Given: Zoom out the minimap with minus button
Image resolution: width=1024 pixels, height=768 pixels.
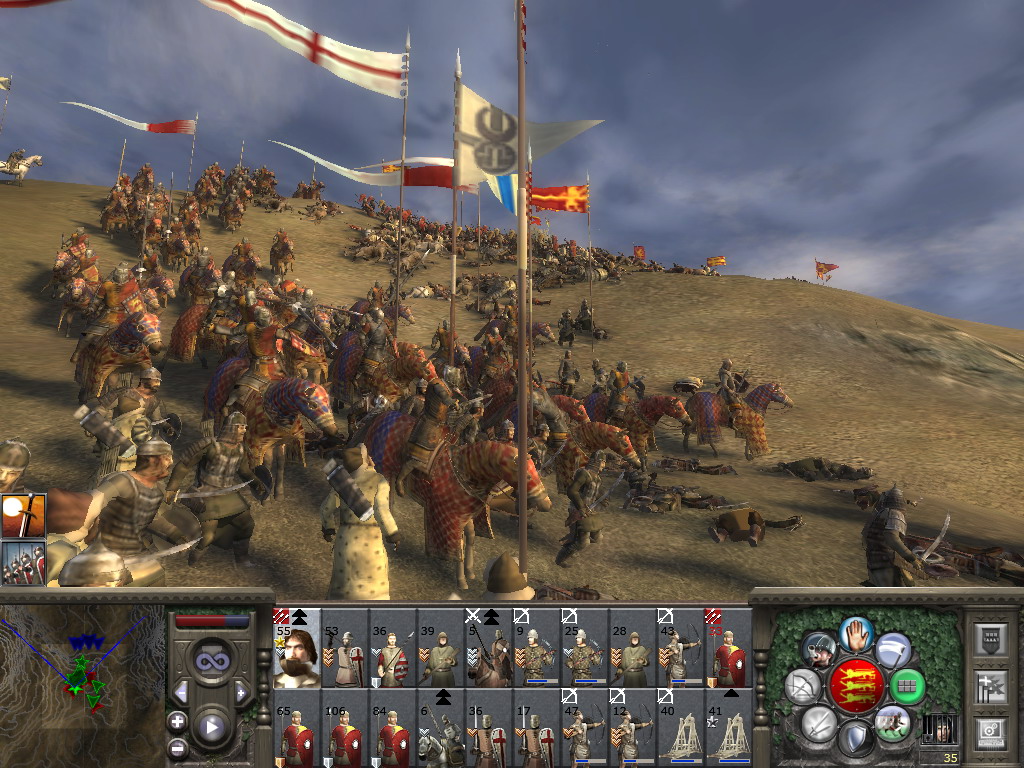Looking at the screenshot, I should (178, 747).
